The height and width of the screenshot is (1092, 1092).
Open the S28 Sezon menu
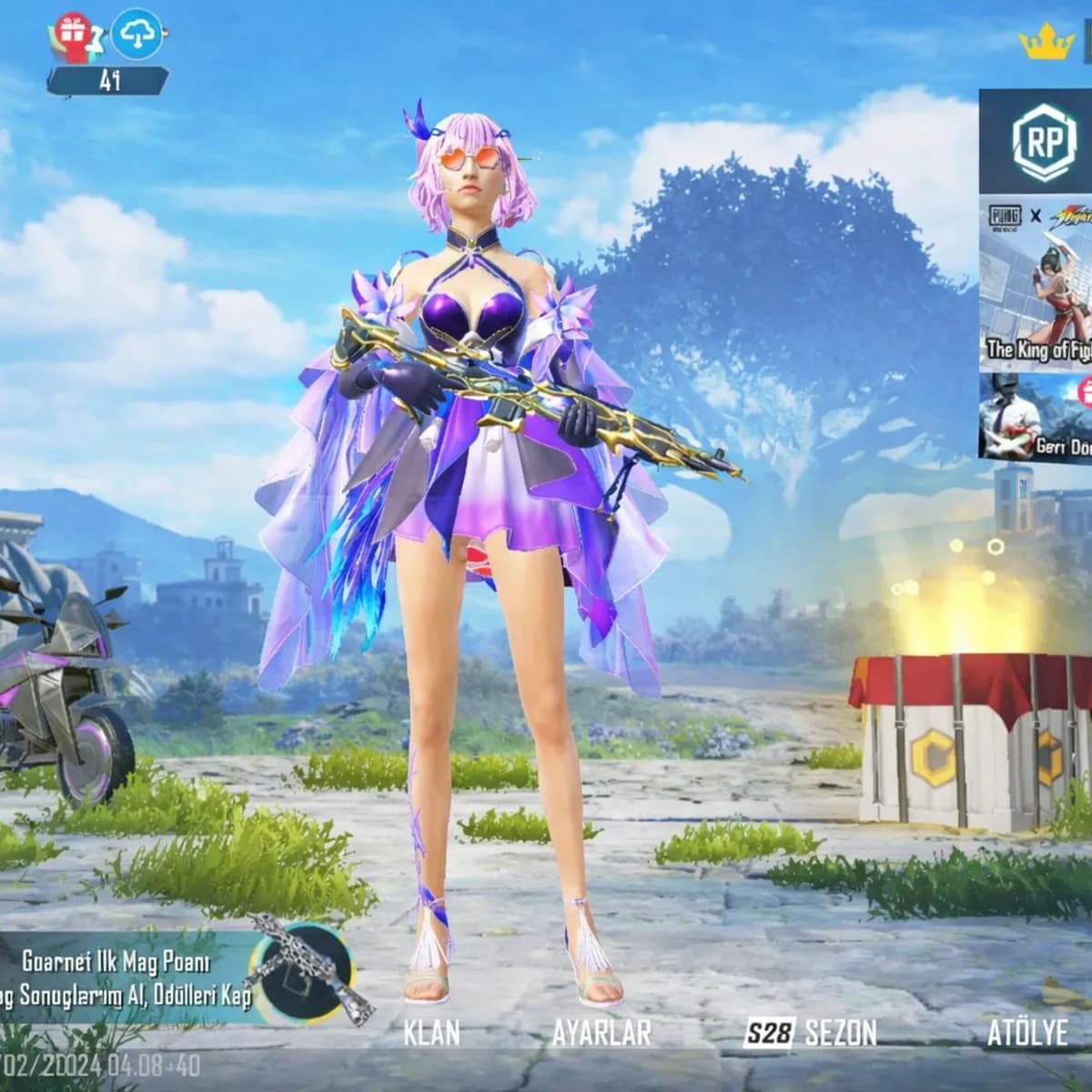810,1033
